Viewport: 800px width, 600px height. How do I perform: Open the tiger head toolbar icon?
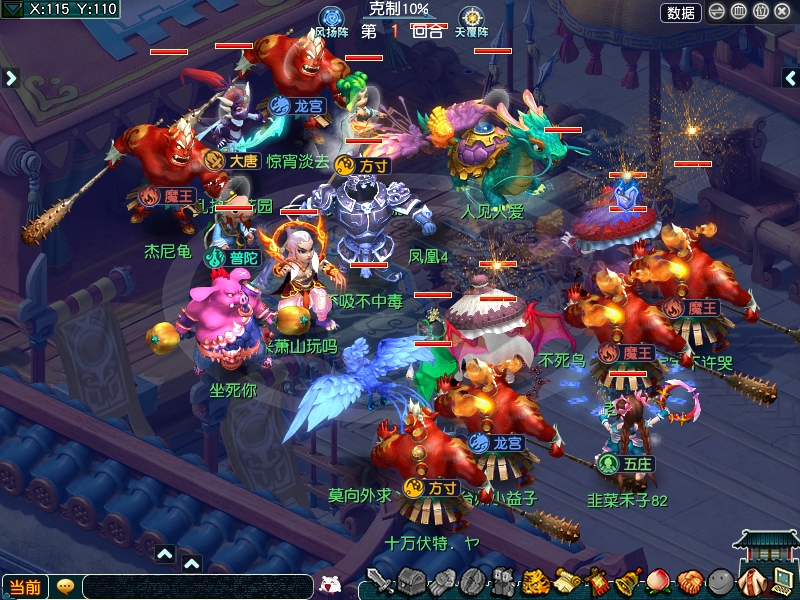(535, 582)
